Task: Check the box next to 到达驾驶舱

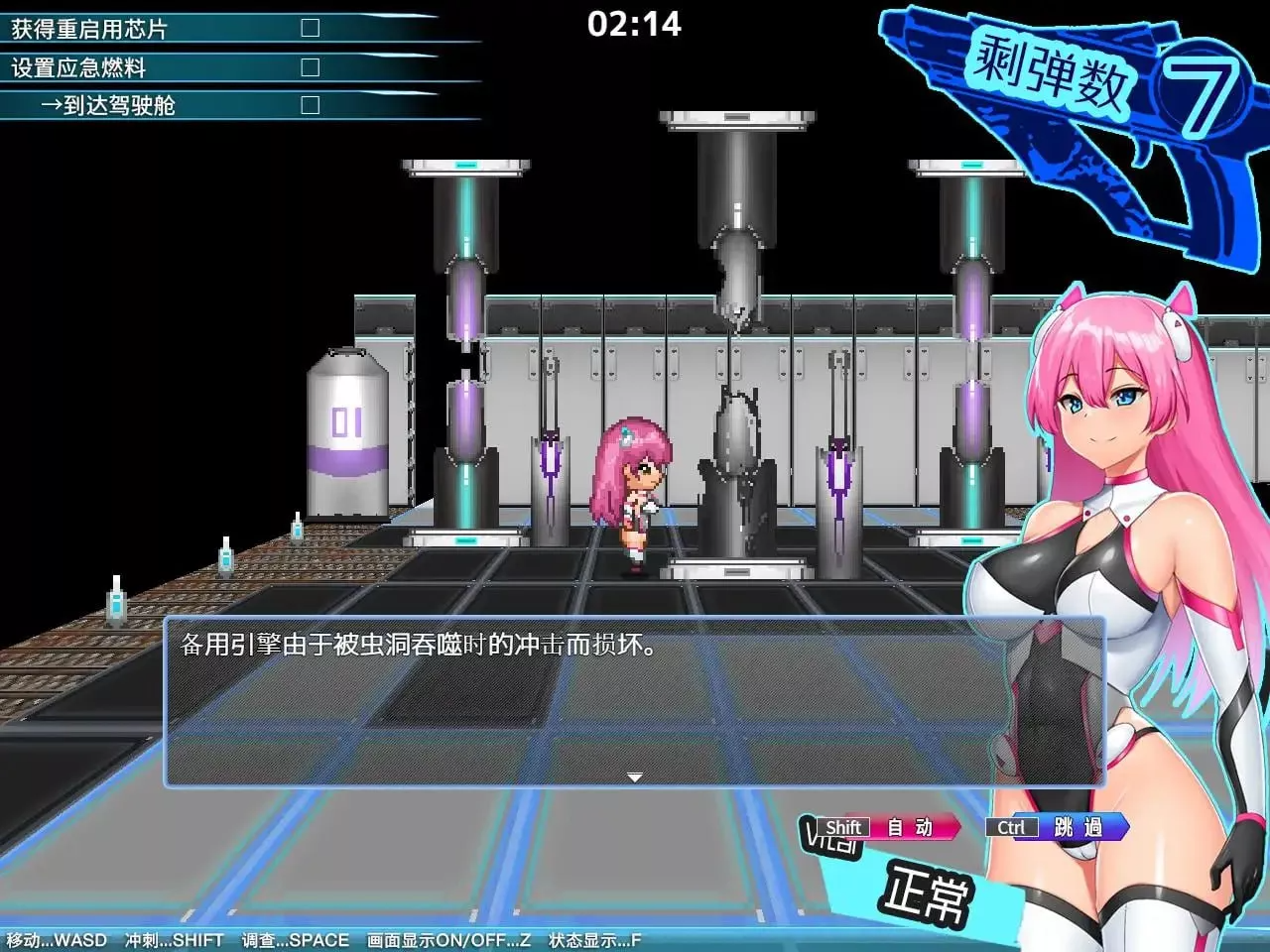Action: tap(311, 104)
